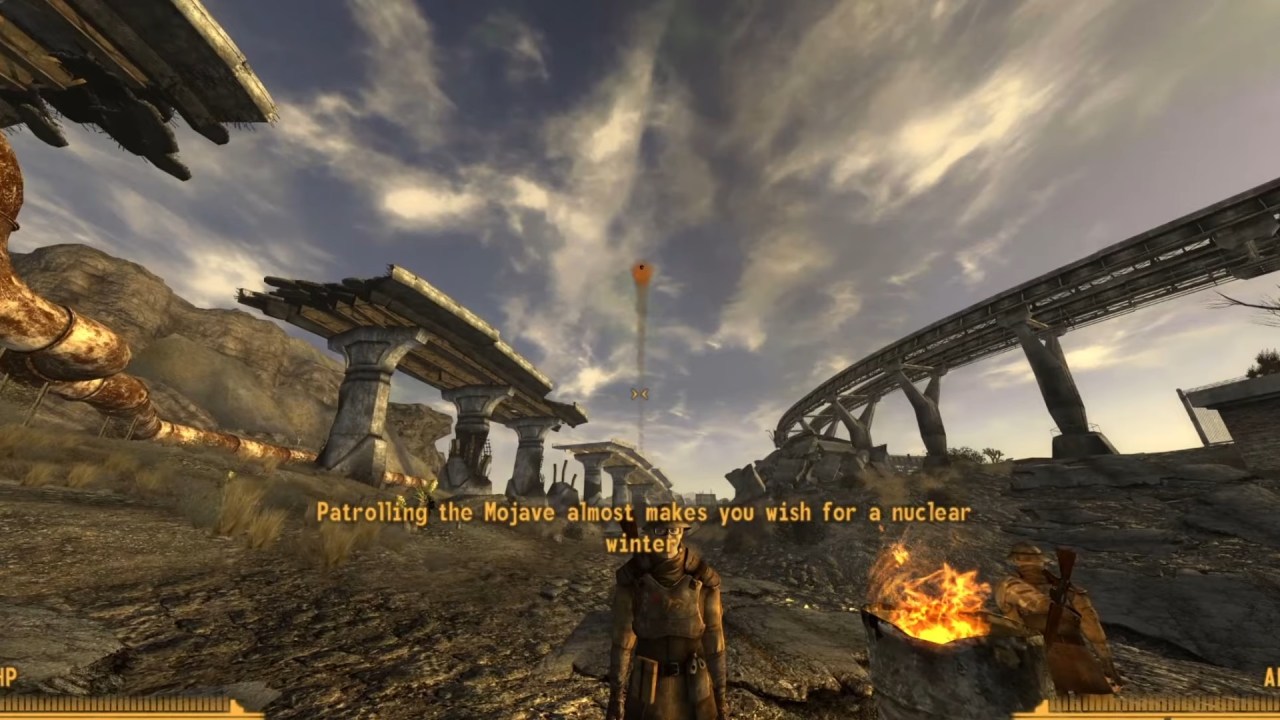Click the left edge of the HP gauge
The height and width of the screenshot is (720, 1280).
coord(3,715)
